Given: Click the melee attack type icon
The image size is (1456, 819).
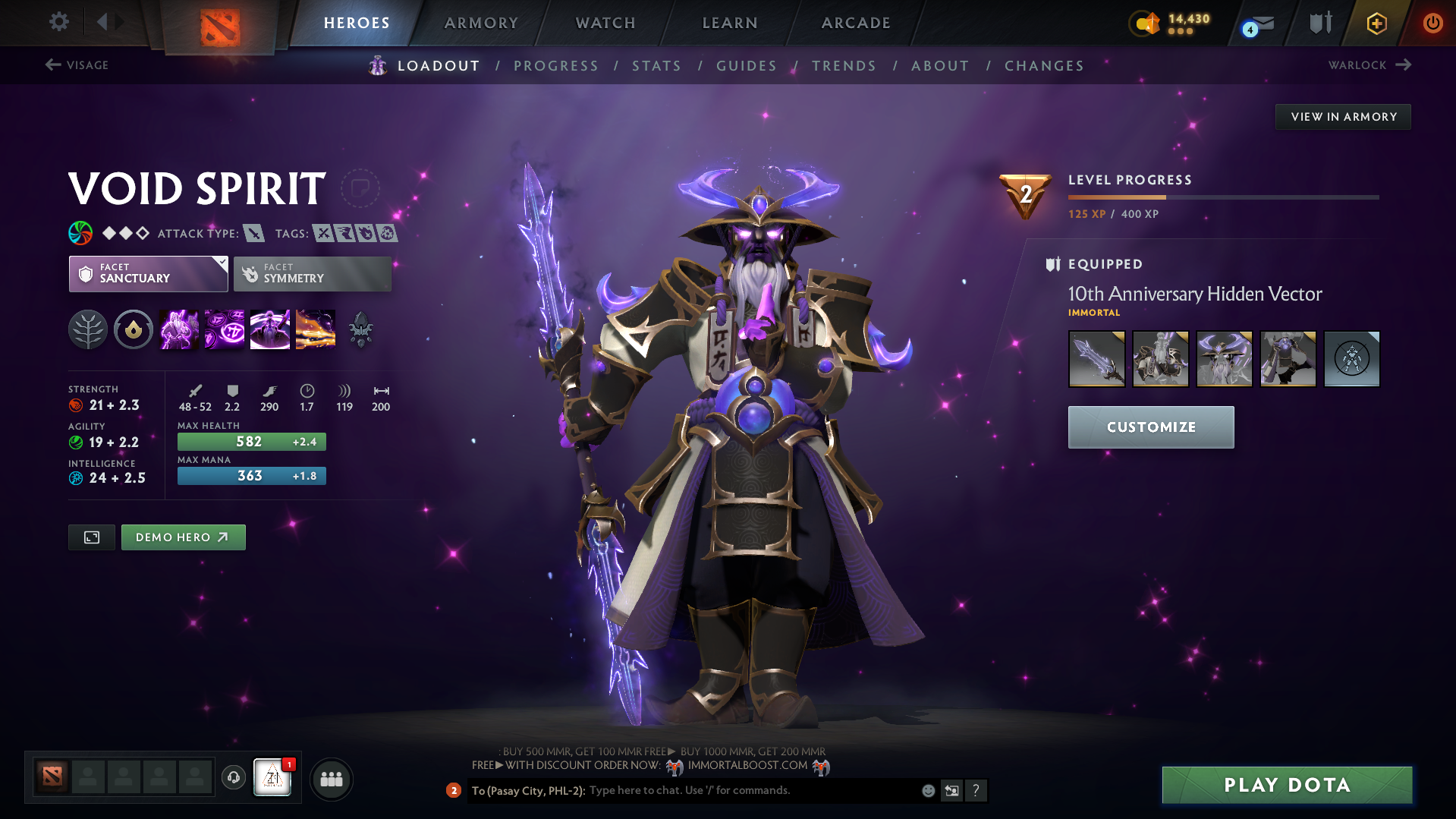Looking at the screenshot, I should (253, 233).
